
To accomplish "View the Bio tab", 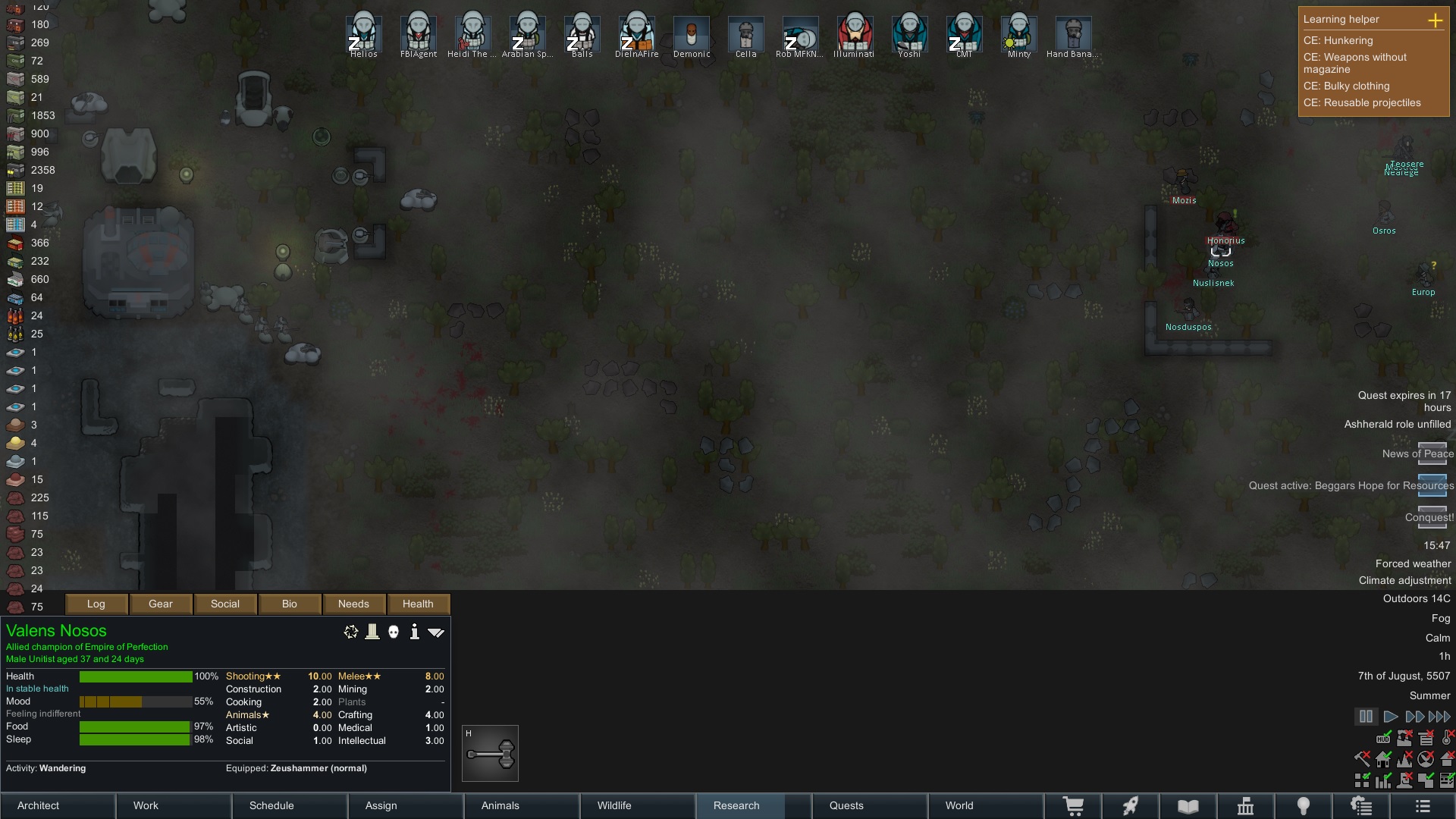I will click(x=290, y=604).
